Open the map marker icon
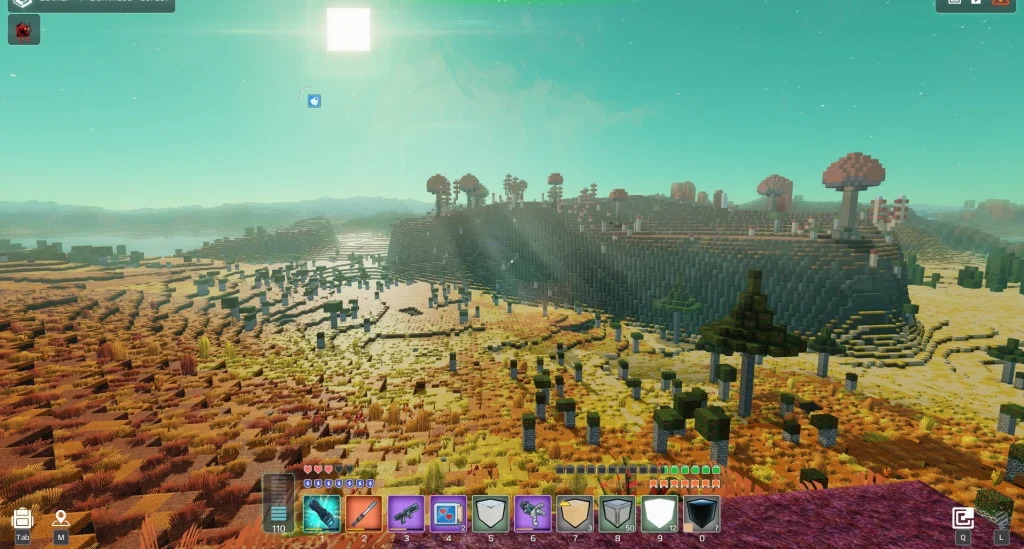Viewport: 1024px width, 549px height. click(61, 519)
